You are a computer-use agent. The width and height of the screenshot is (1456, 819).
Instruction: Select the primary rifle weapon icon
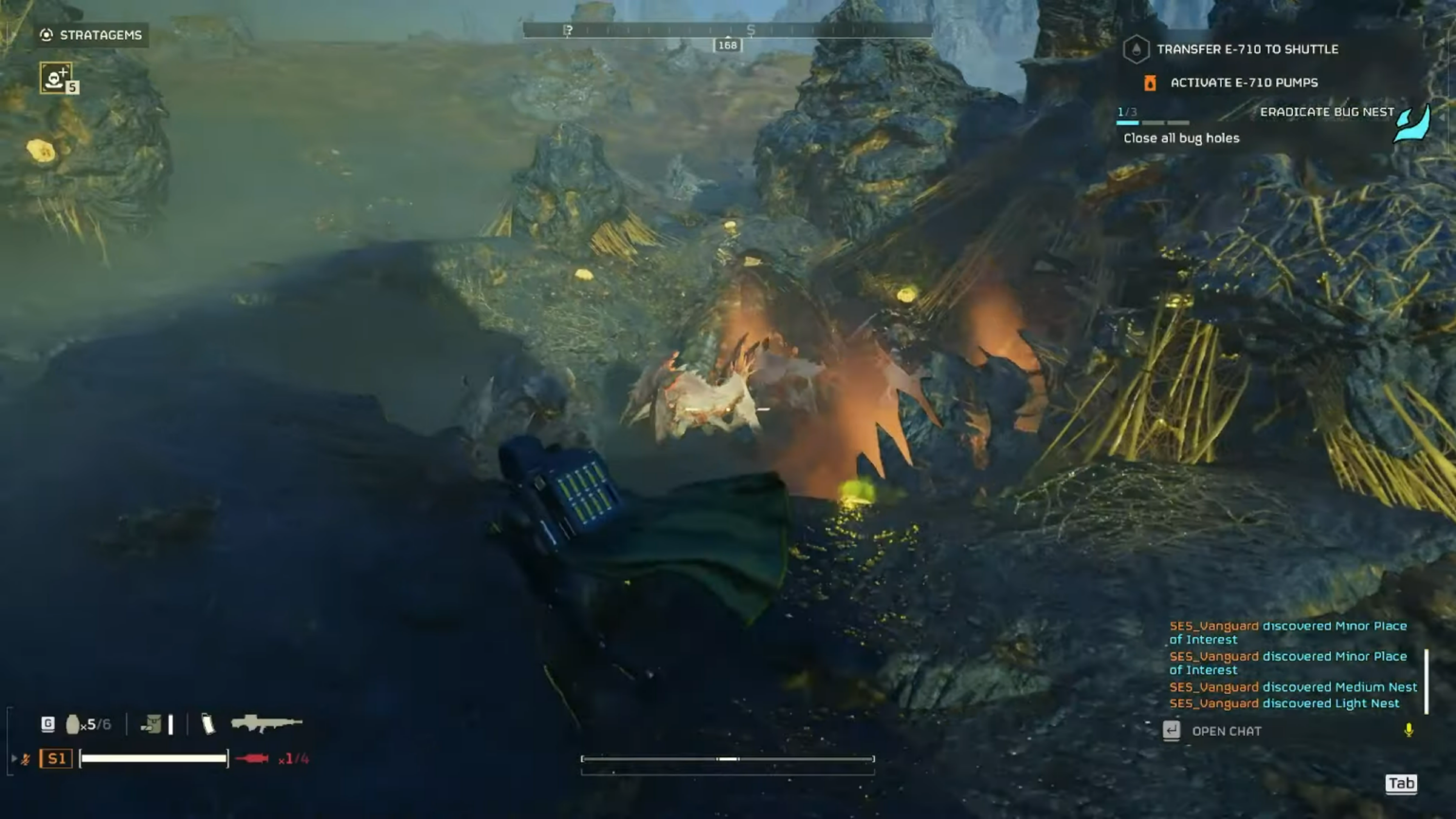261,722
